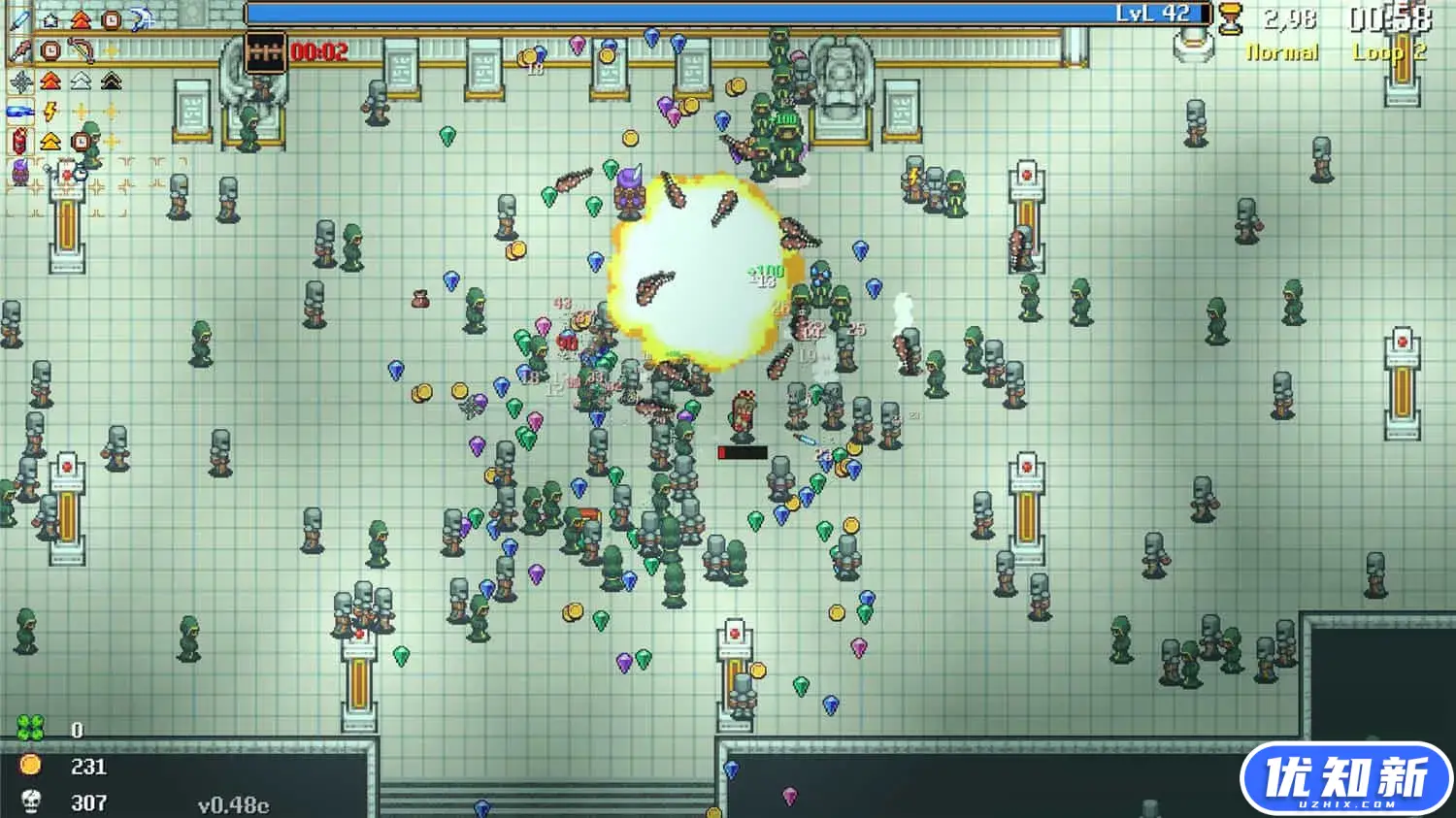The image size is (1456, 818).
Task: Open the blue 优知新 watermark logo
Action: pos(1345,779)
